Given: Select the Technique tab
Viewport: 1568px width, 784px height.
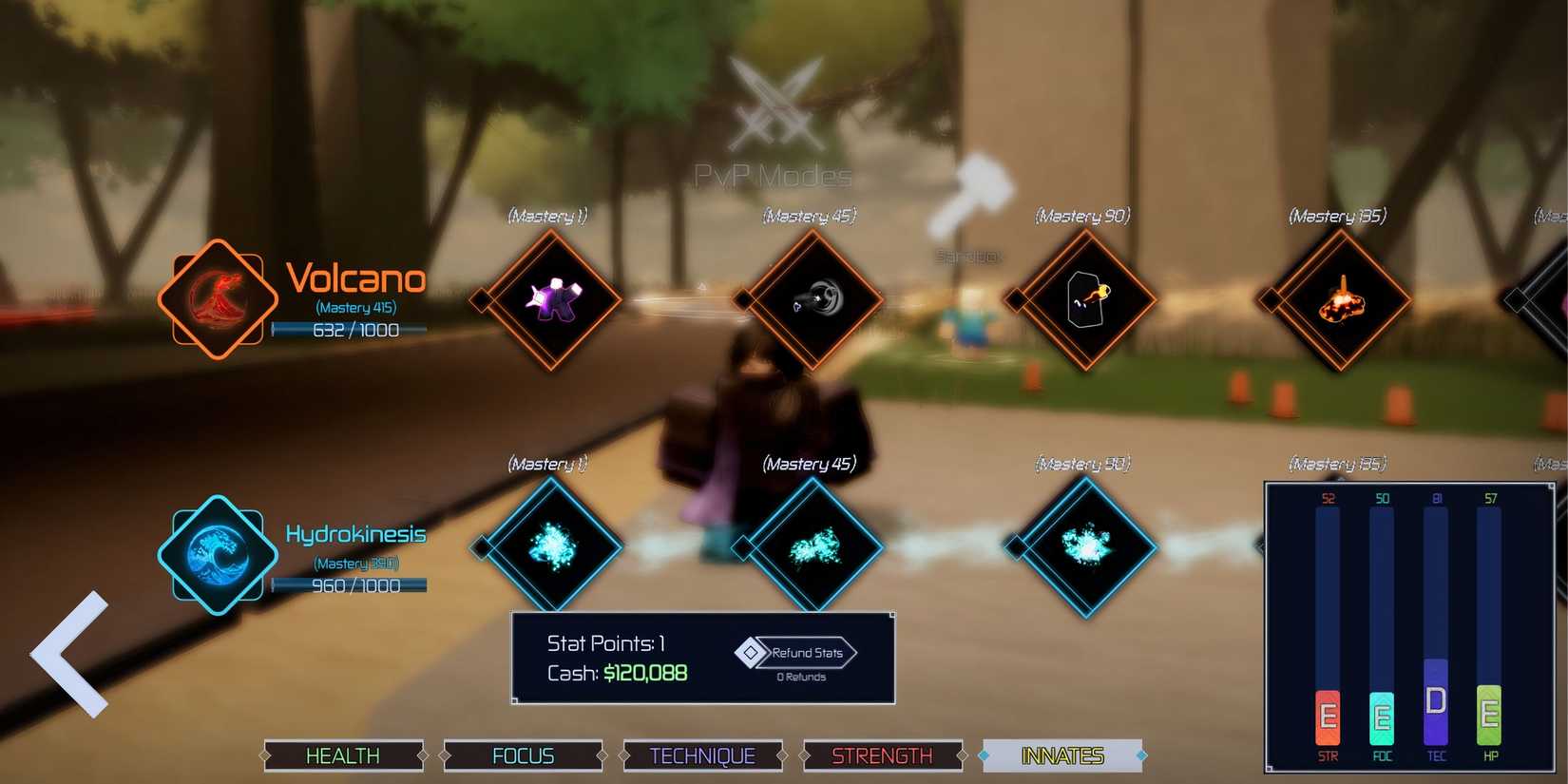Looking at the screenshot, I should [703, 755].
